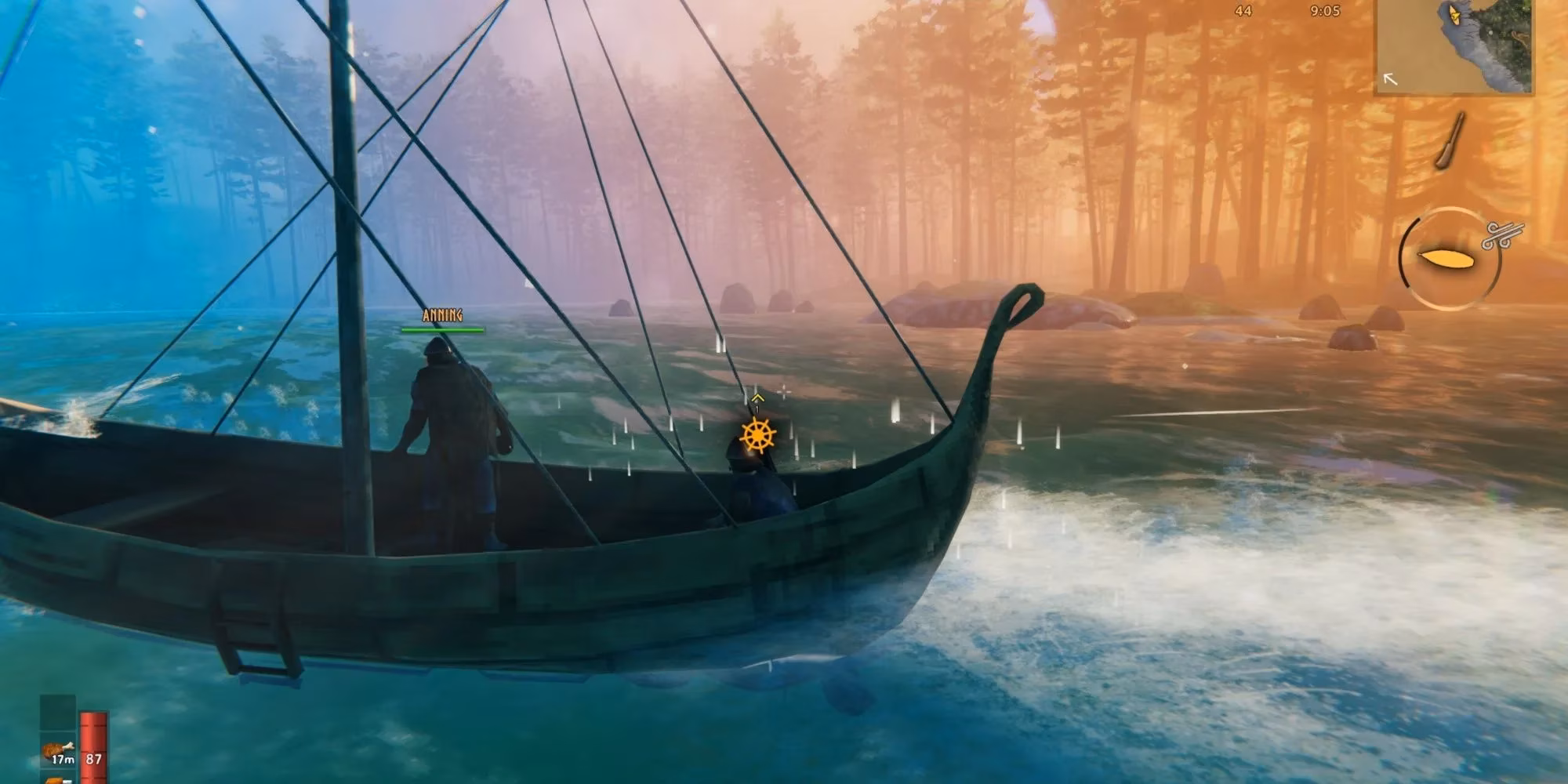Image resolution: width=1568 pixels, height=784 pixels.
Task: Click the yellow player arrow on the minimap
Action: click(x=1454, y=16)
